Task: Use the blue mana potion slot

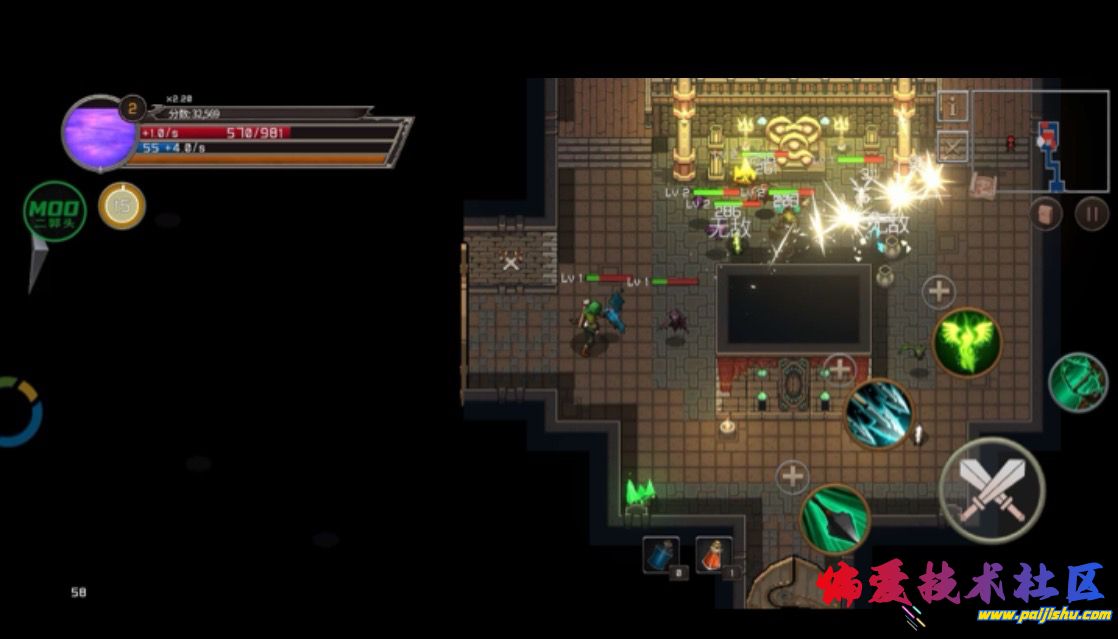Action: pyautogui.click(x=661, y=555)
